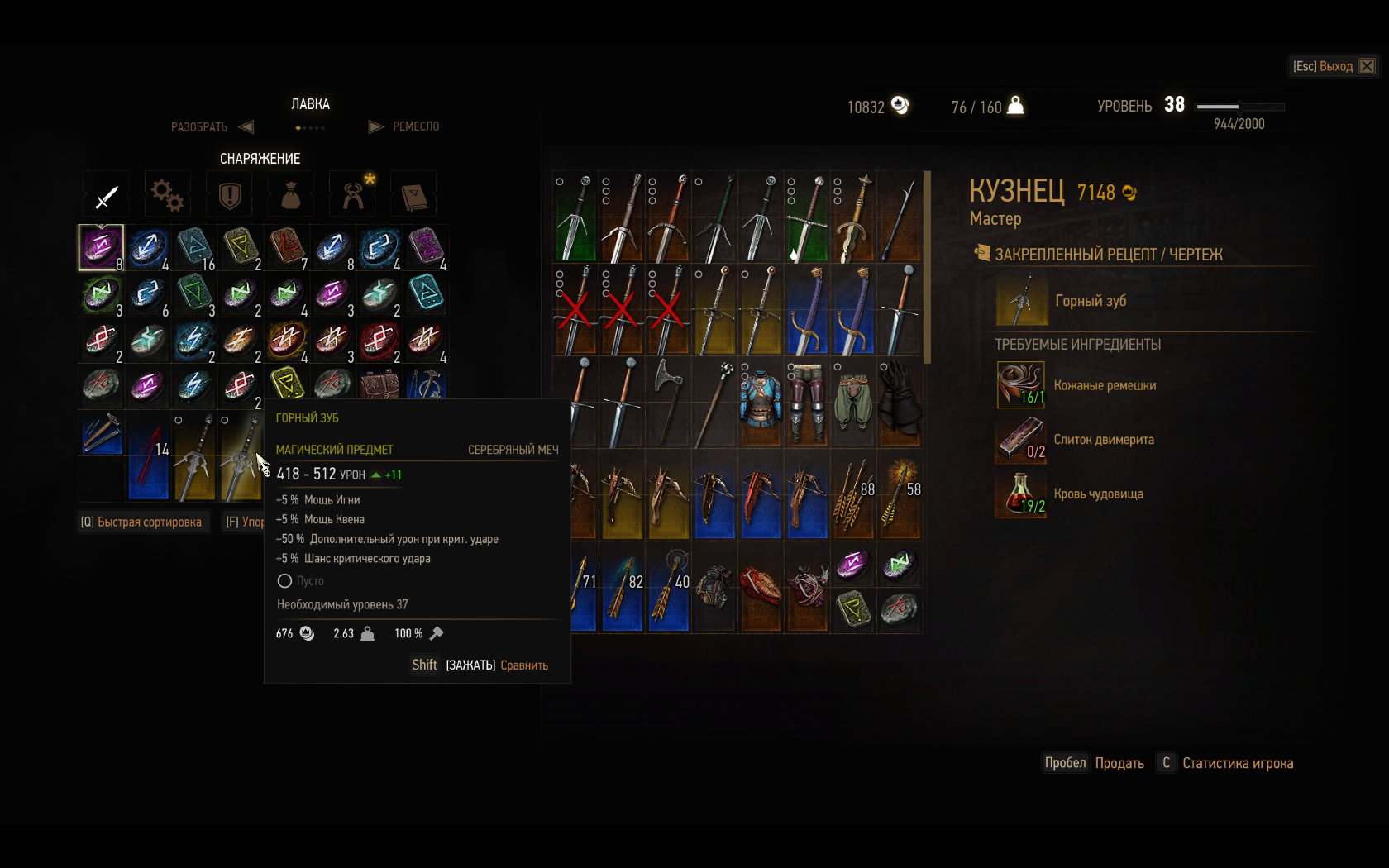
Task: Select the highlighted purple runestone slot
Action: click(x=101, y=247)
